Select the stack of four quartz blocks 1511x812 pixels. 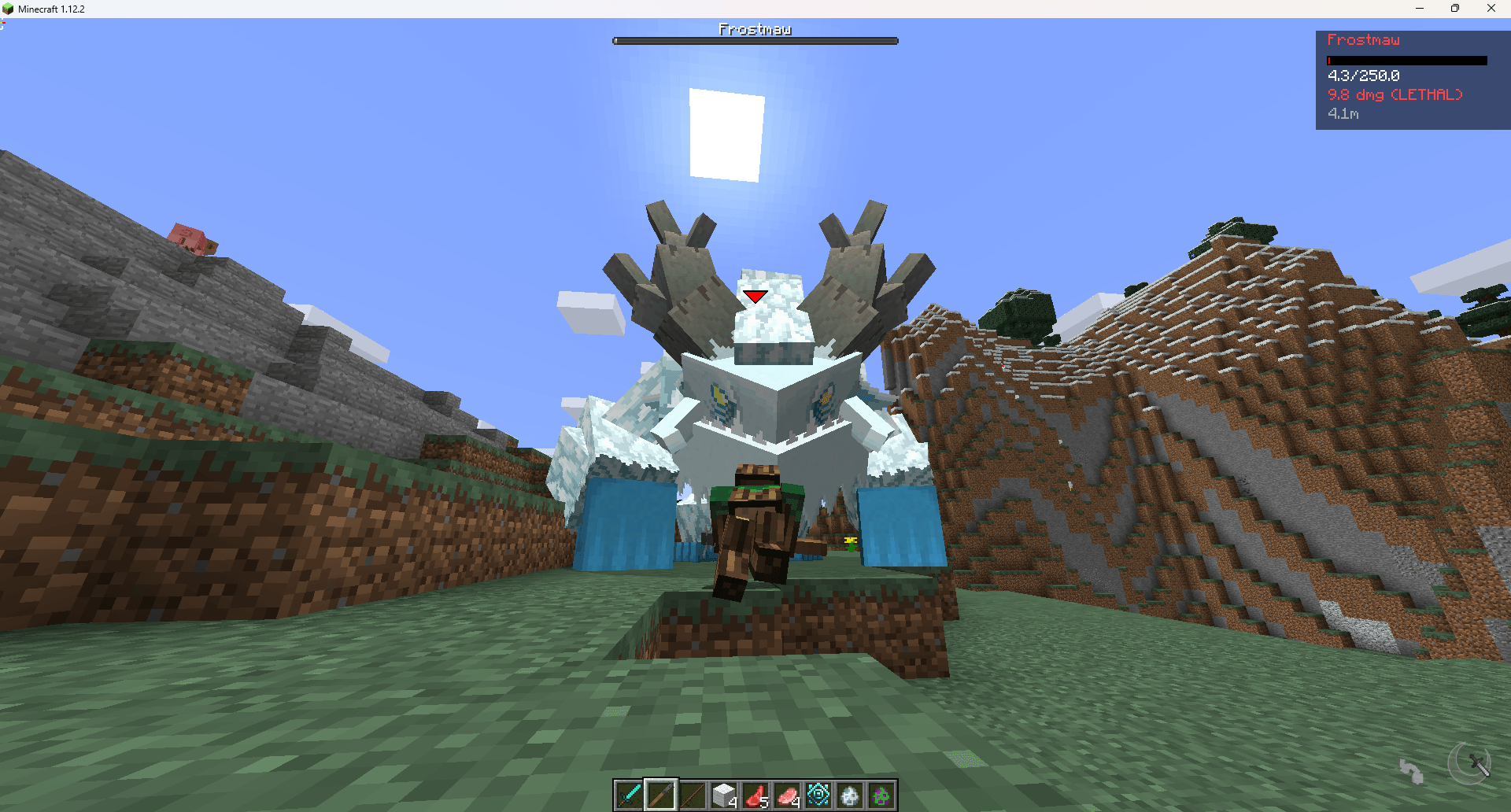click(x=725, y=795)
